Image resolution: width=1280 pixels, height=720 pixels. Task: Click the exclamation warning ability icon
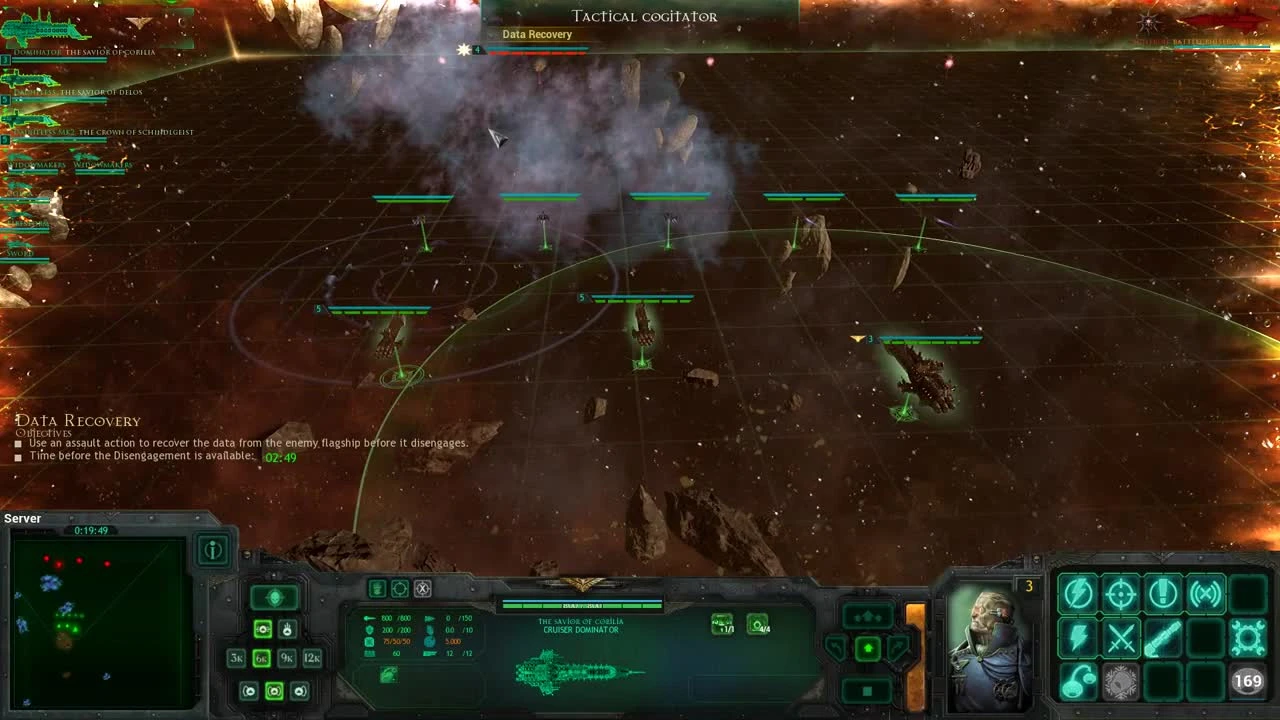(1163, 595)
